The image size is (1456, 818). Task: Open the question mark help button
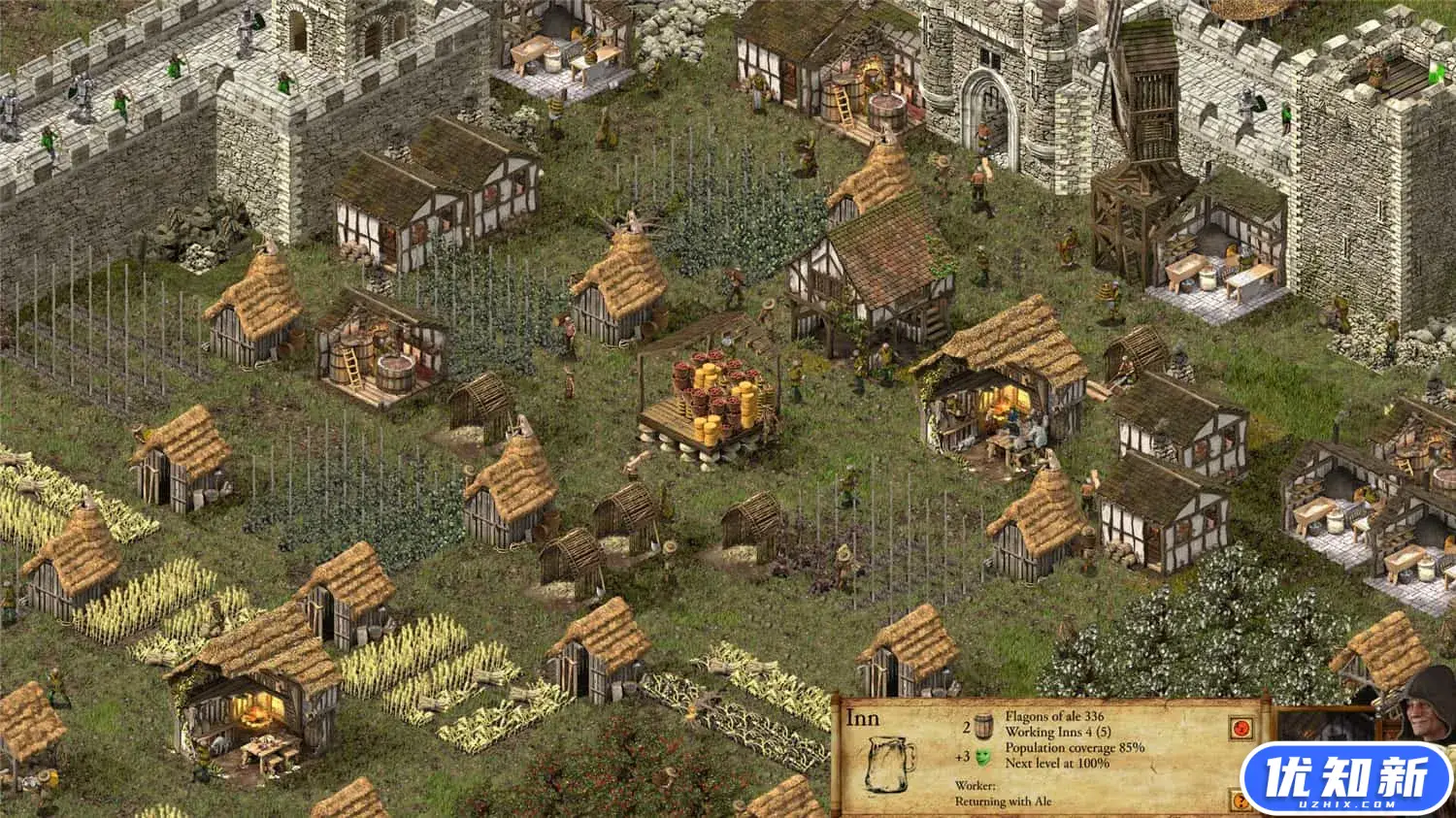click(1240, 802)
